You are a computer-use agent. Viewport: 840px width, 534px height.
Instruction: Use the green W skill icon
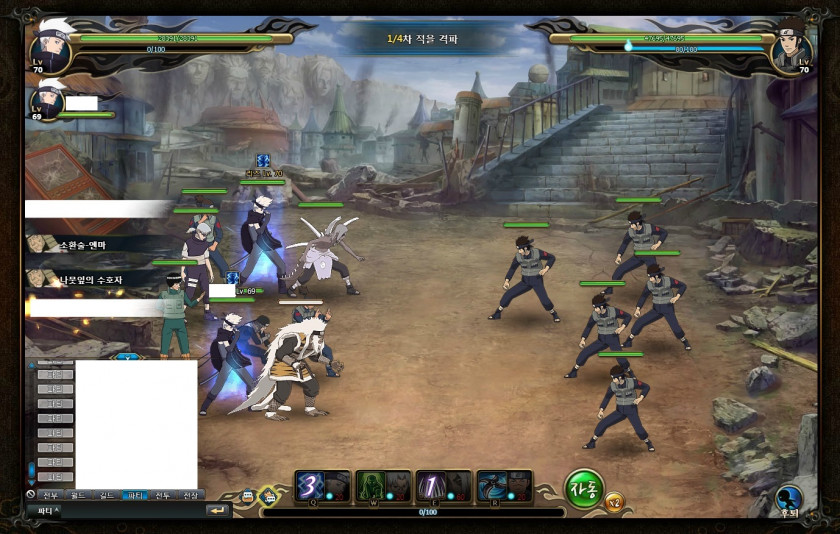pyautogui.click(x=371, y=485)
